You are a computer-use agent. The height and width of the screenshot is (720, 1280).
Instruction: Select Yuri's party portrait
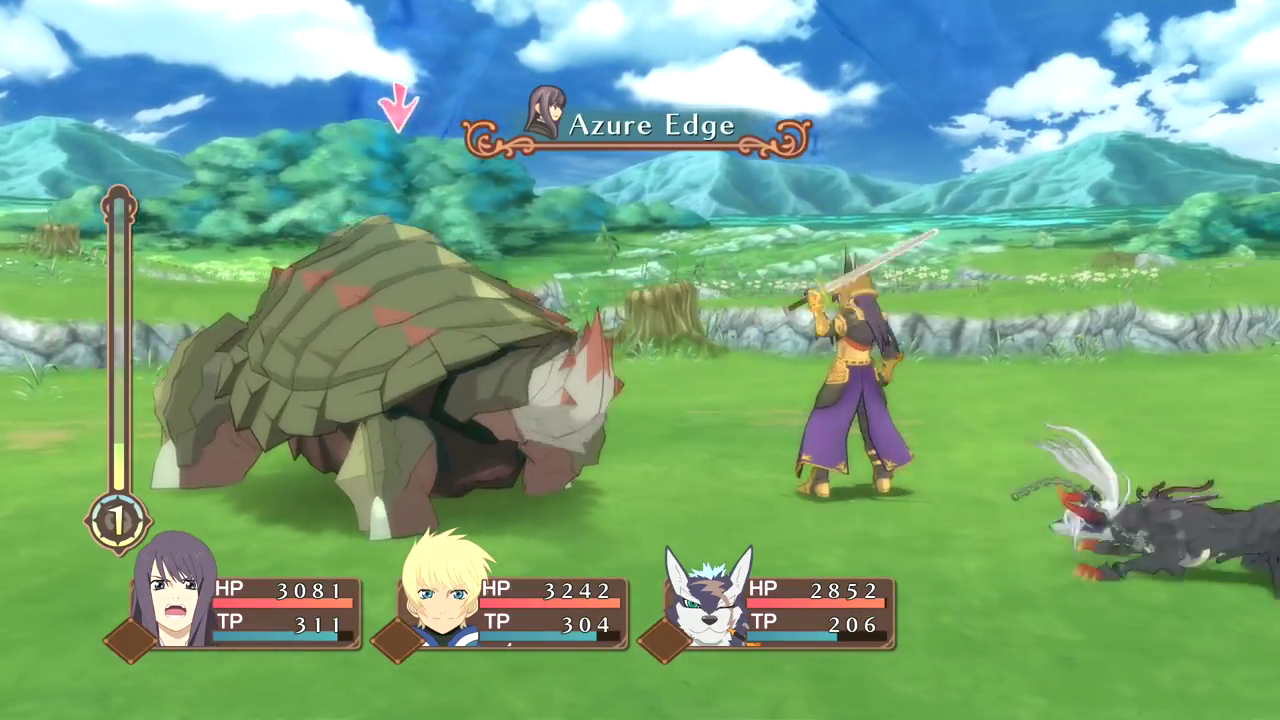[x=174, y=592]
